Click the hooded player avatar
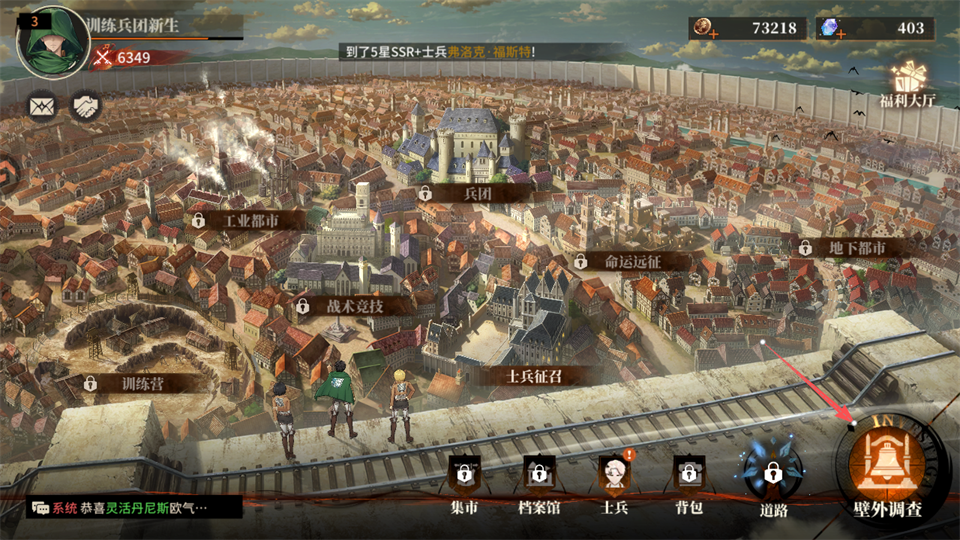The image size is (960, 540). pos(52,40)
